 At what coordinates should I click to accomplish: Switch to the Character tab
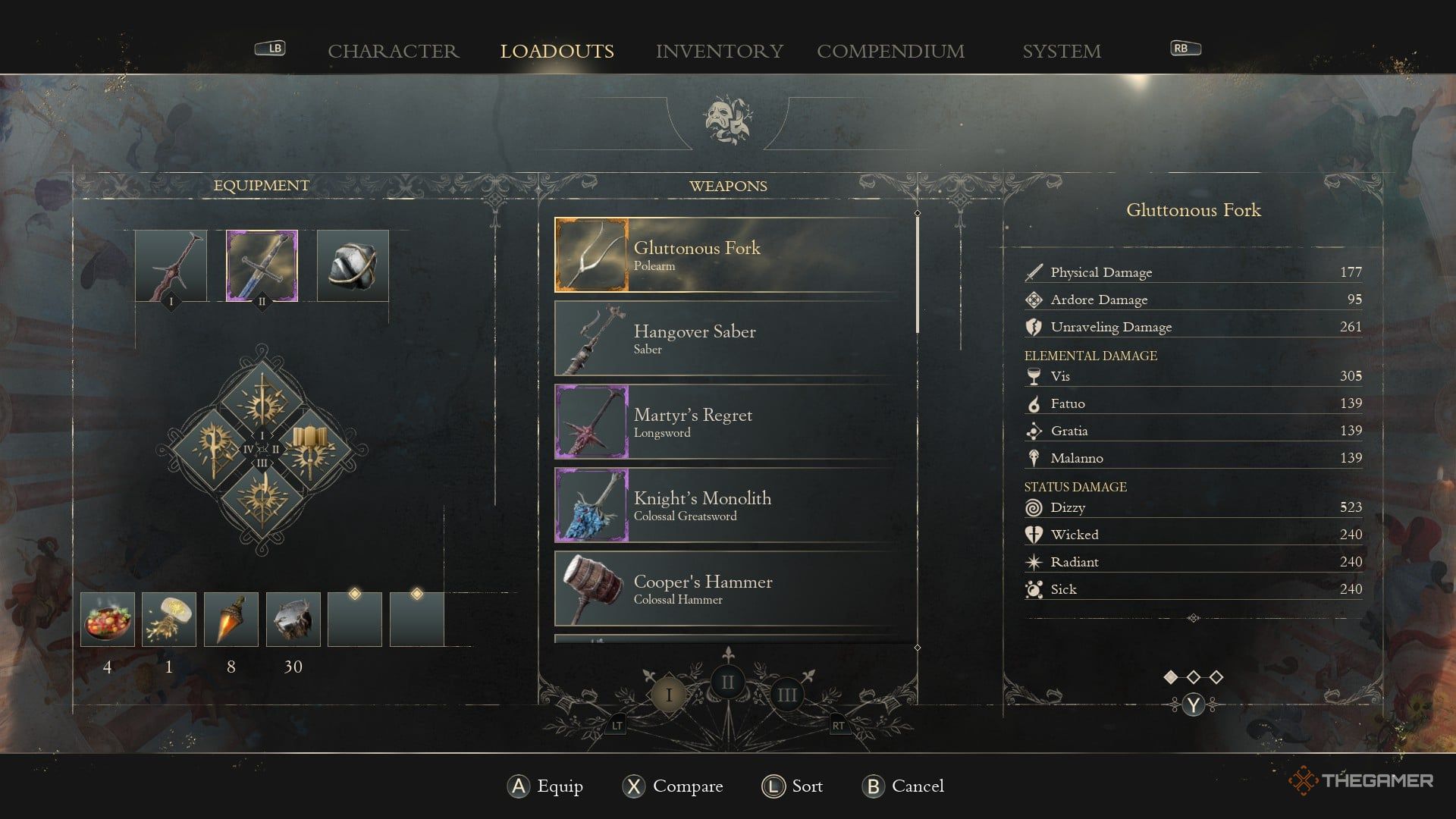[x=393, y=51]
